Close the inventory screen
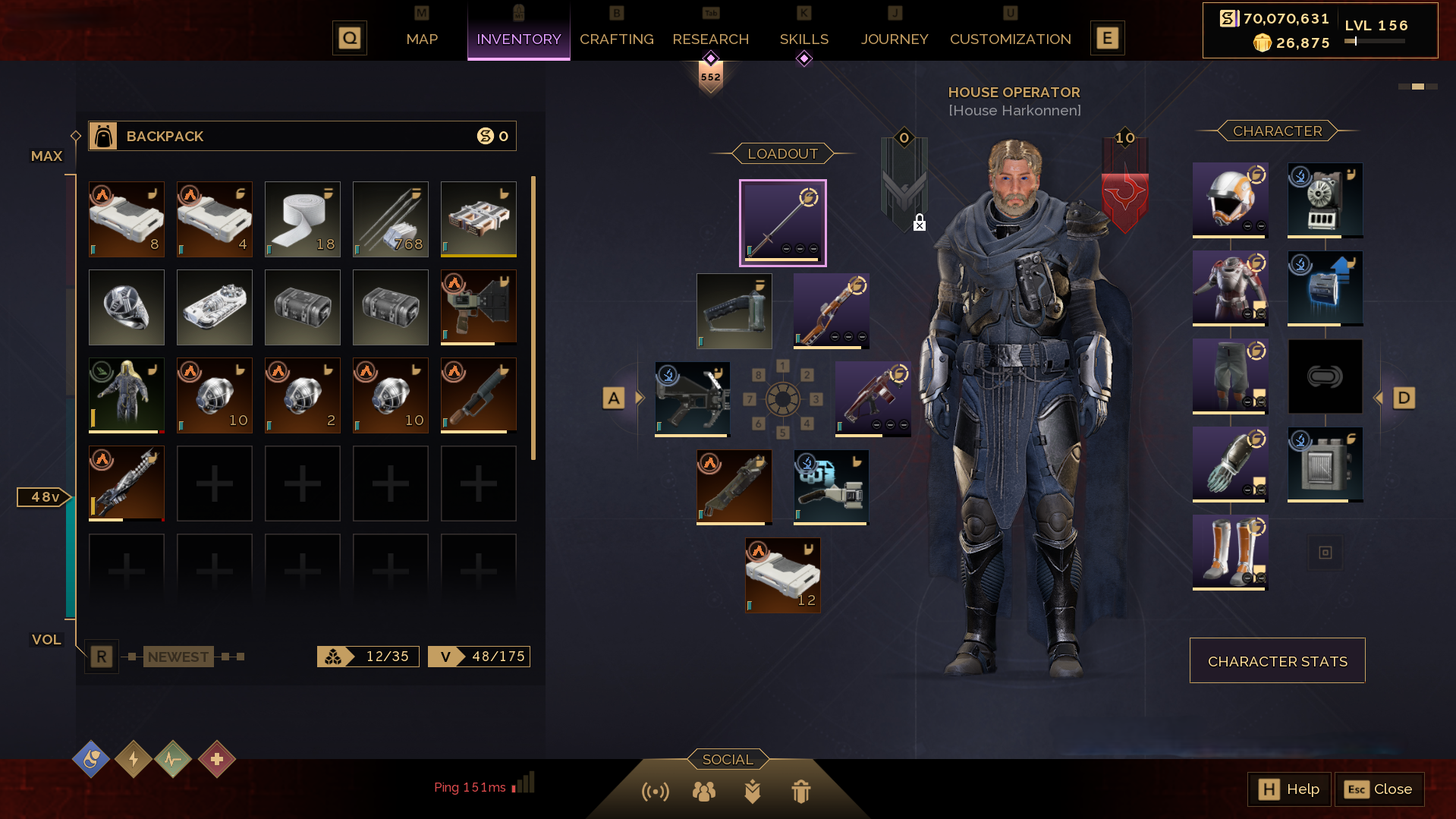The image size is (1456, 819). 1379,789
